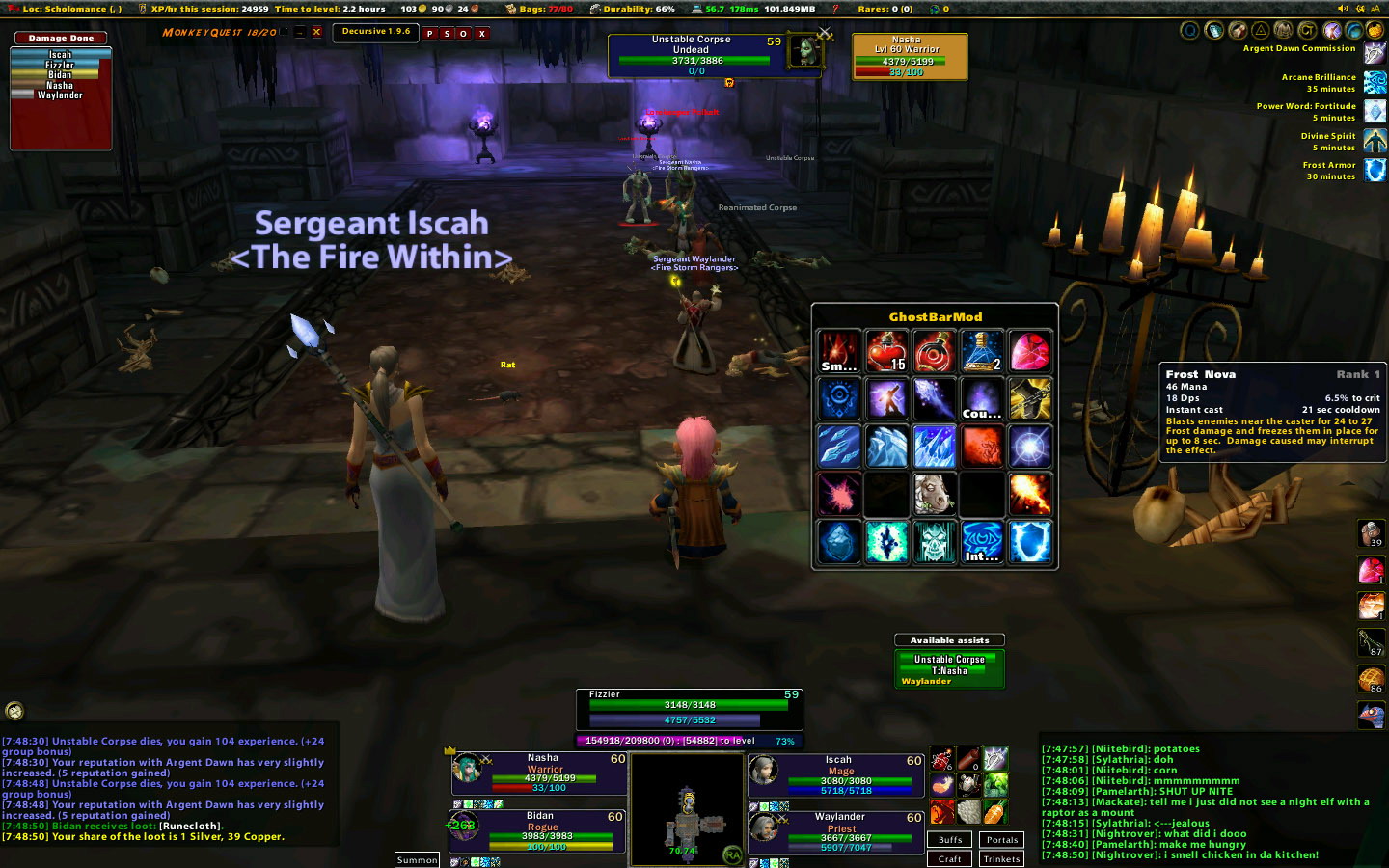Select Waylander's priest party frame

point(837,831)
